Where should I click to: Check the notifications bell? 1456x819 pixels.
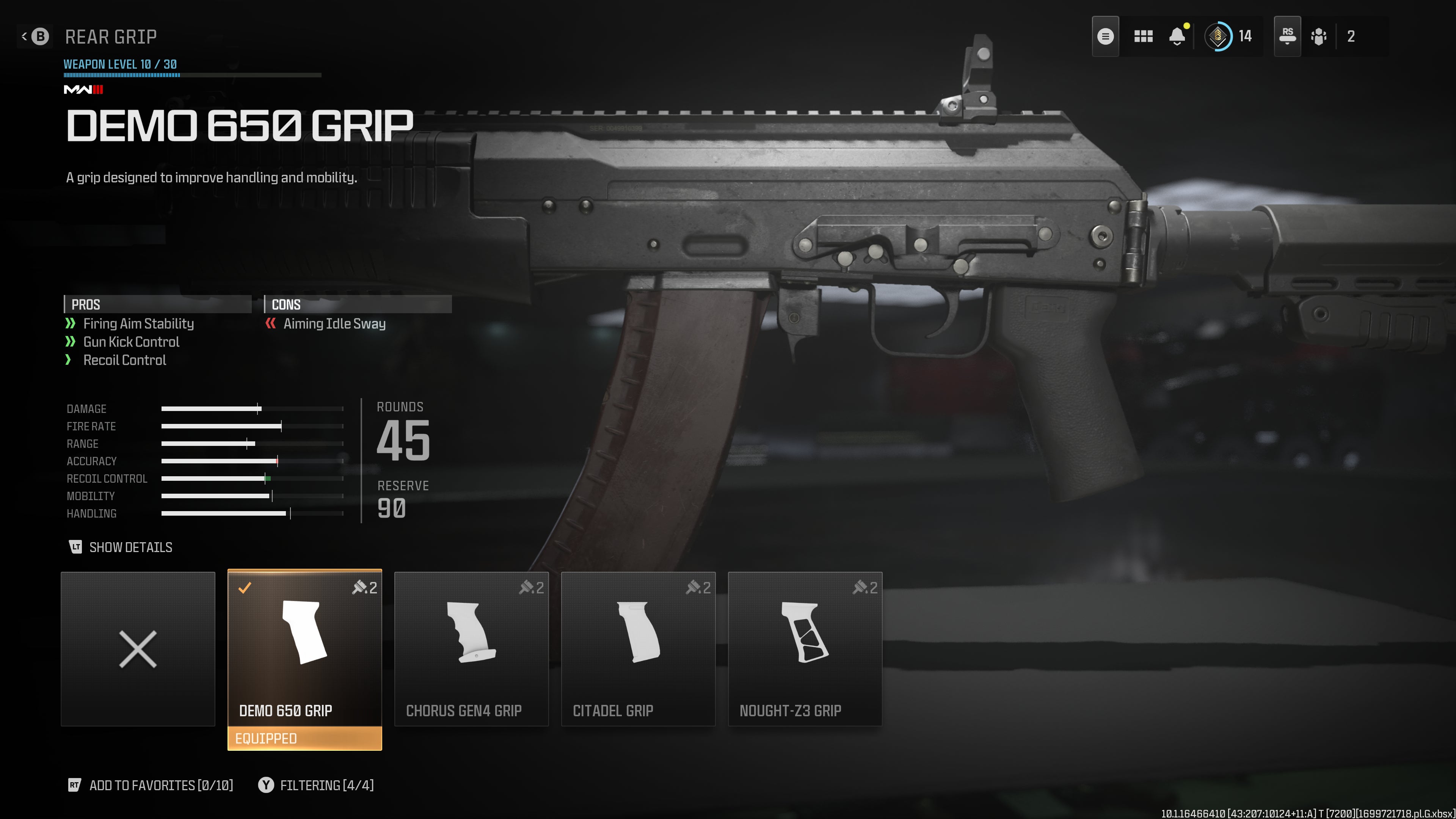pos(1177,37)
